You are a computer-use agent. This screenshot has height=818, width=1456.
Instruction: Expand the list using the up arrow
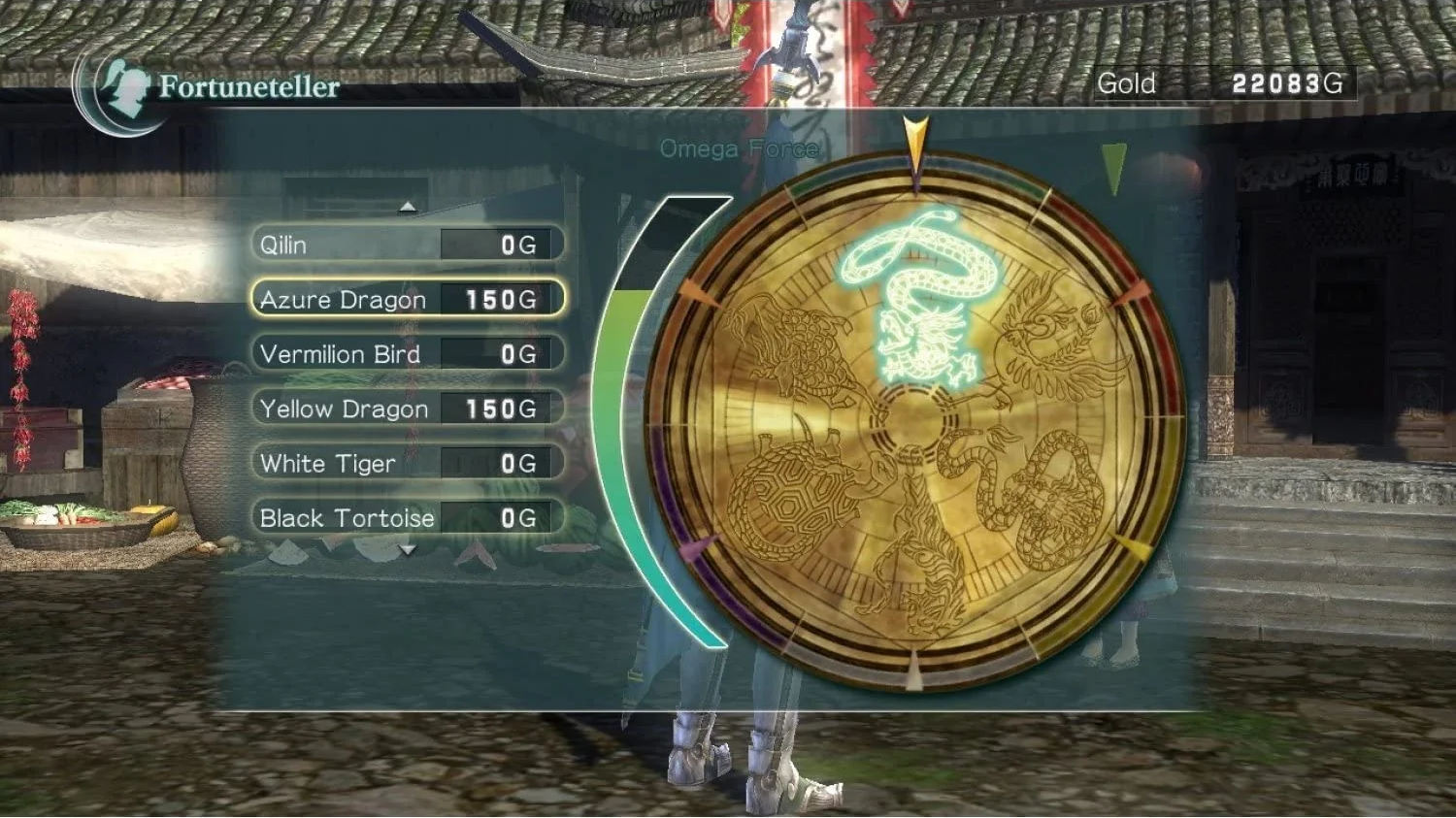click(x=408, y=206)
